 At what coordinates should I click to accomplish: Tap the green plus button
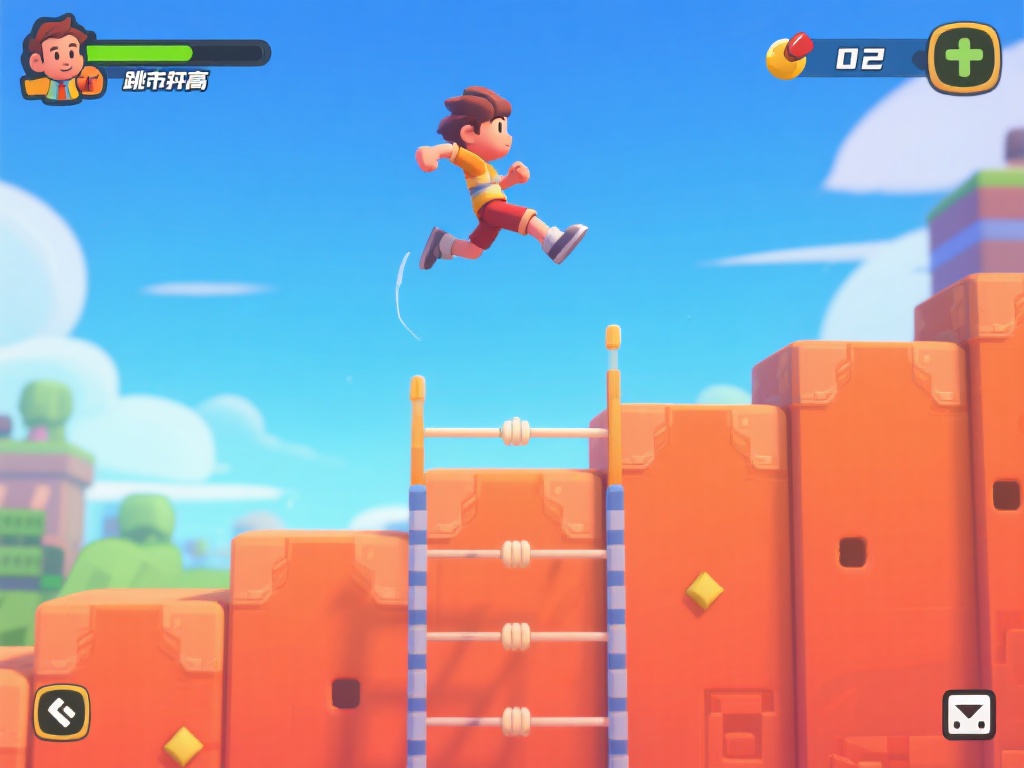click(963, 58)
